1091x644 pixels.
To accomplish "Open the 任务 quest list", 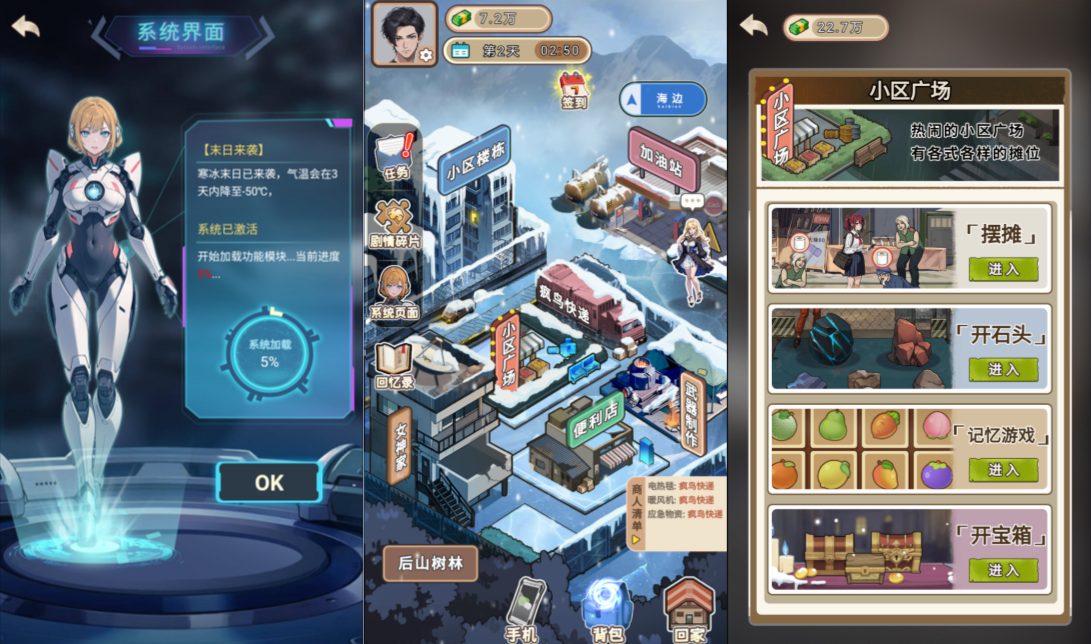I will tap(395, 156).
